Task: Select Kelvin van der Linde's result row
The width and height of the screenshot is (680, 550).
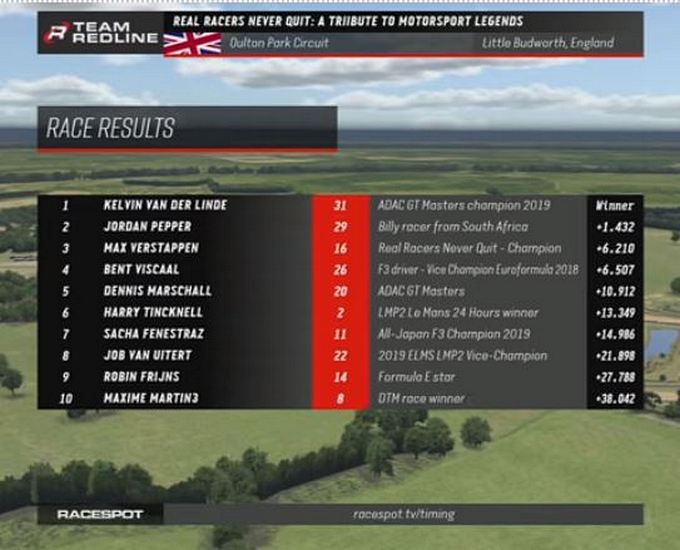Action: [x=165, y=205]
